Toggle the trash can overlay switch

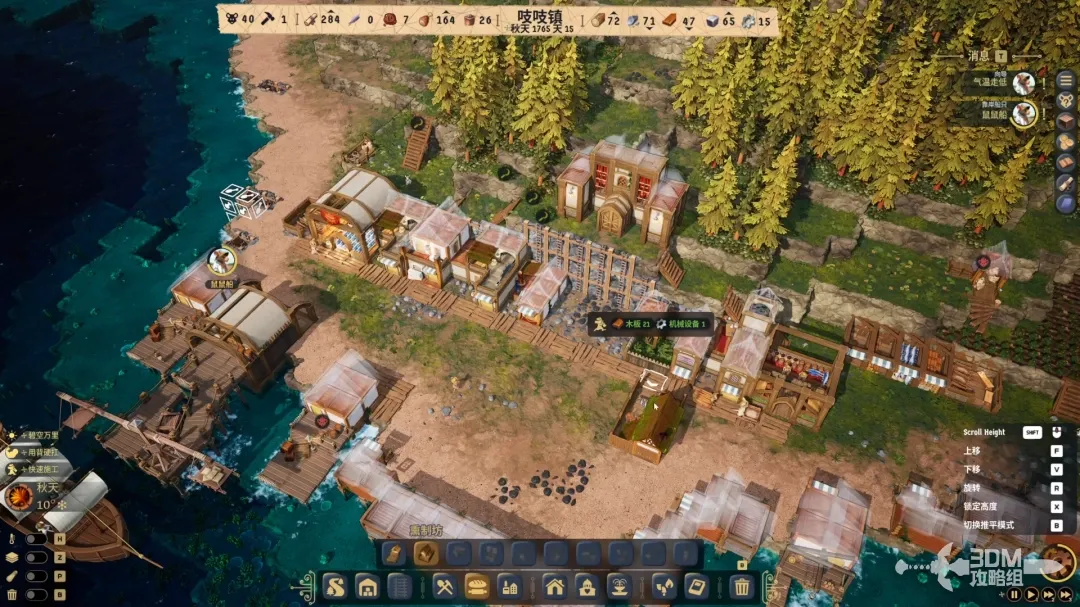(36, 594)
